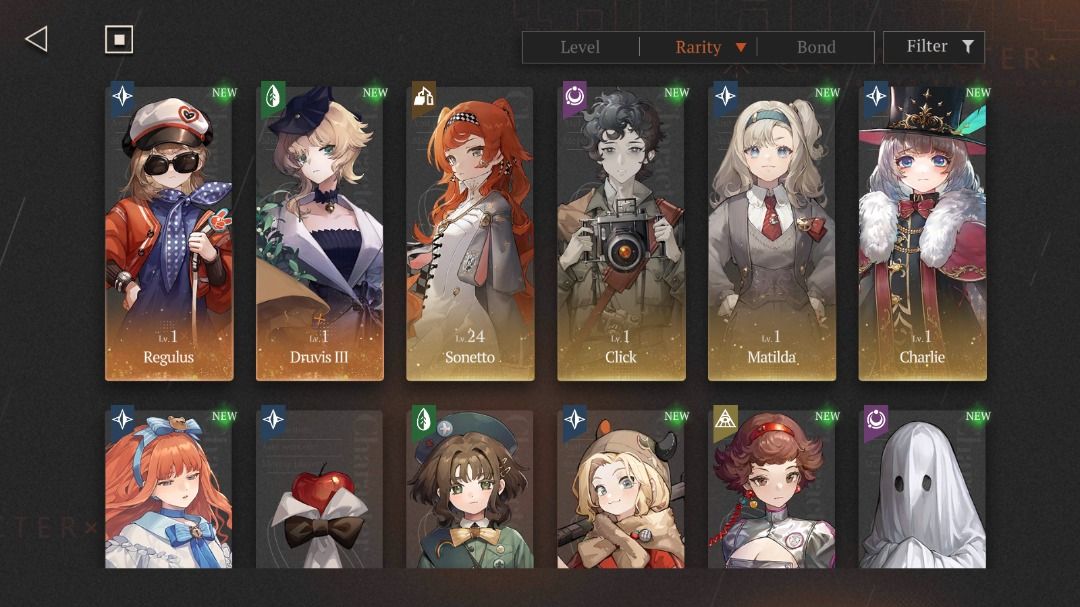Viewport: 1080px width, 607px height.
Task: Choose the white ghost character card
Action: tap(922, 488)
